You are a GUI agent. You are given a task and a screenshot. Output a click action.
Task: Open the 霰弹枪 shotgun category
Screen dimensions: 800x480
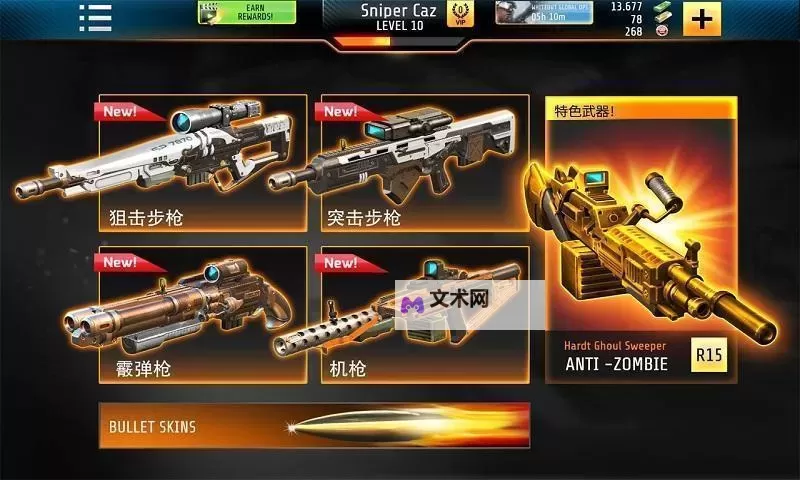202,315
